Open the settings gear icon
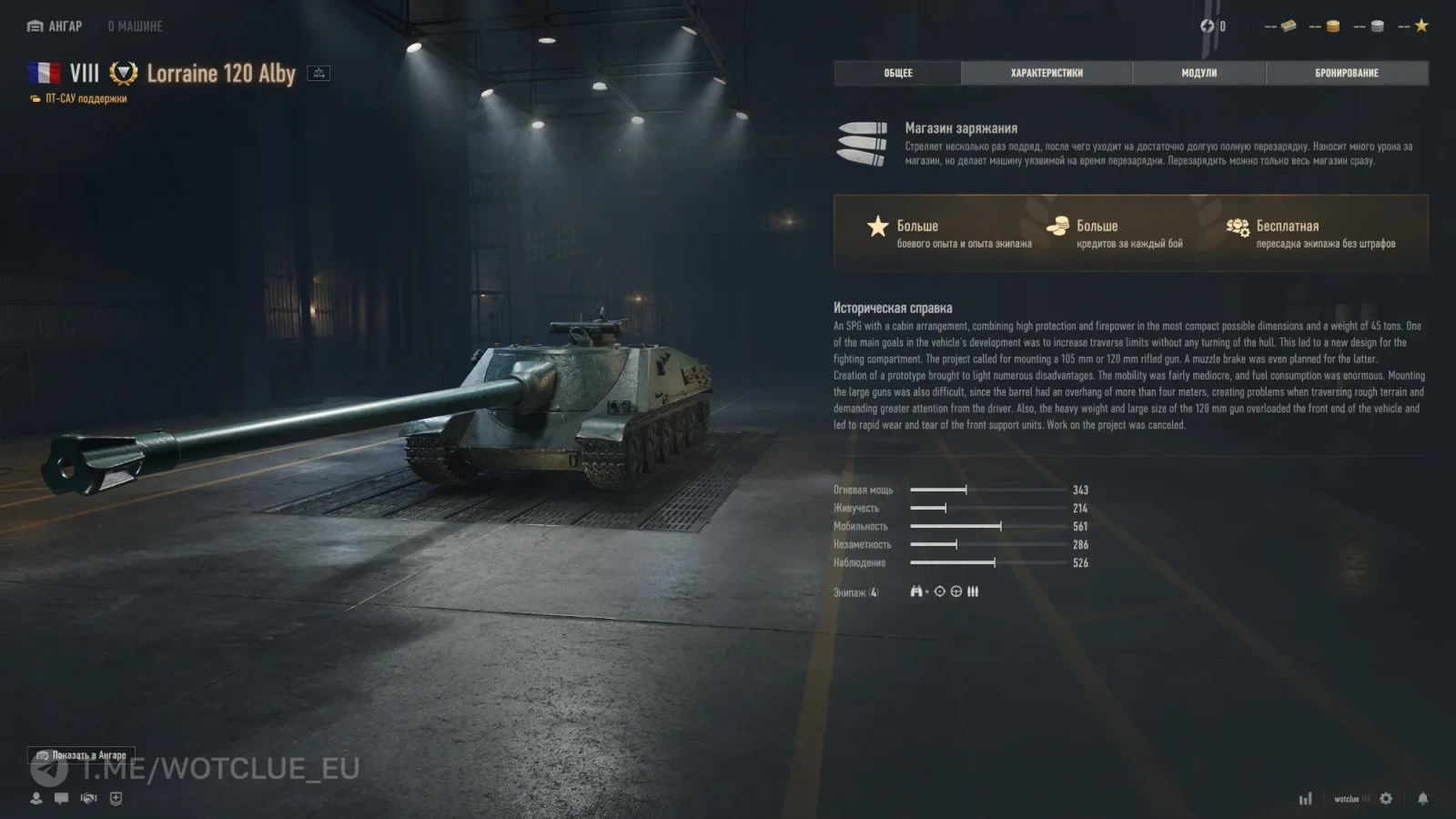This screenshot has height=819, width=1456. click(x=1386, y=798)
